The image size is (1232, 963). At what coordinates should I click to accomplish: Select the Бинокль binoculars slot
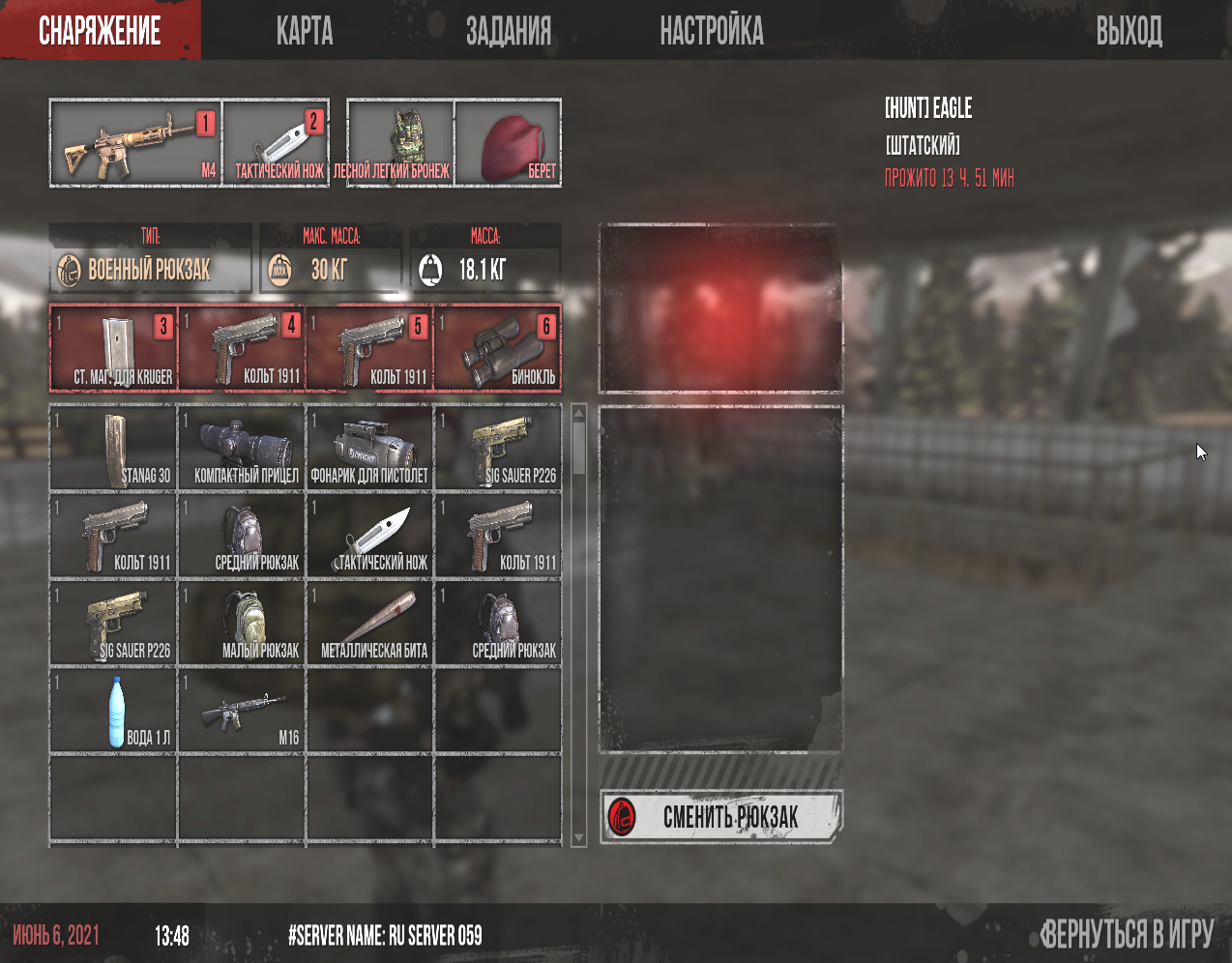(x=498, y=348)
